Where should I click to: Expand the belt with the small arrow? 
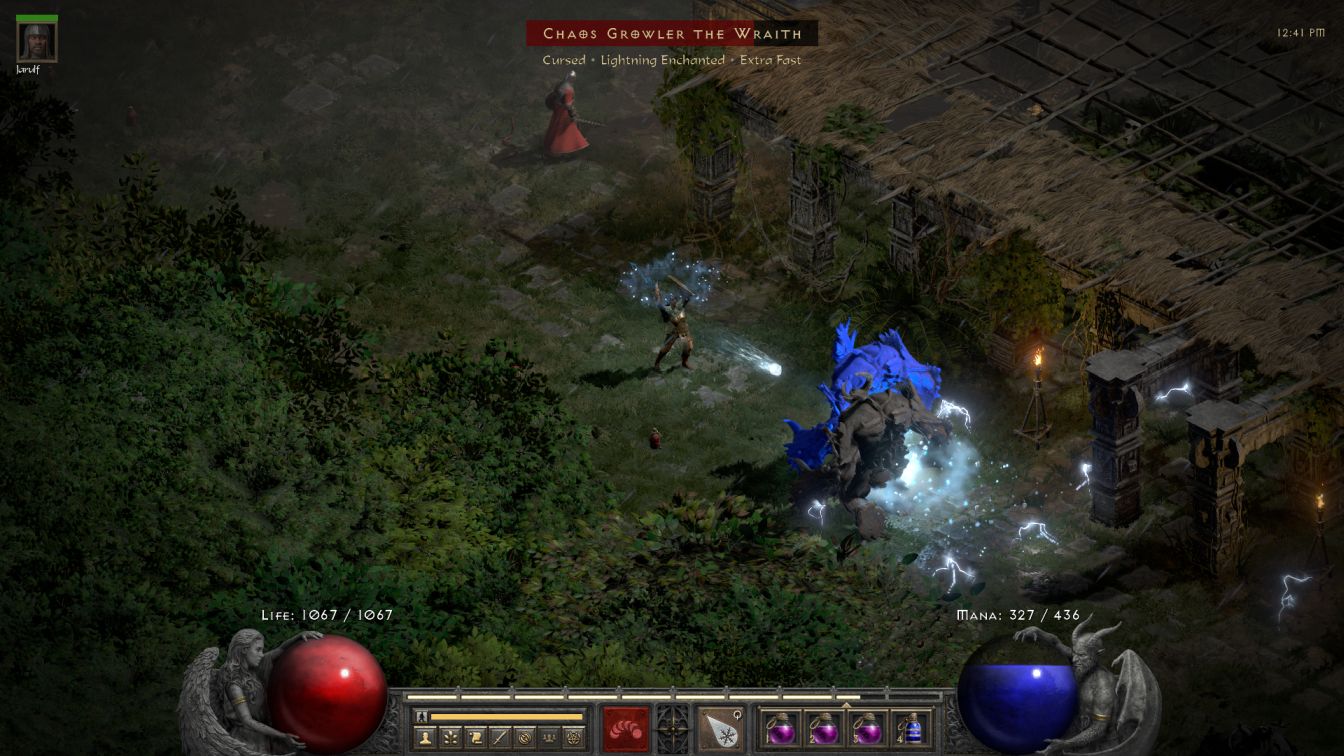click(846, 704)
